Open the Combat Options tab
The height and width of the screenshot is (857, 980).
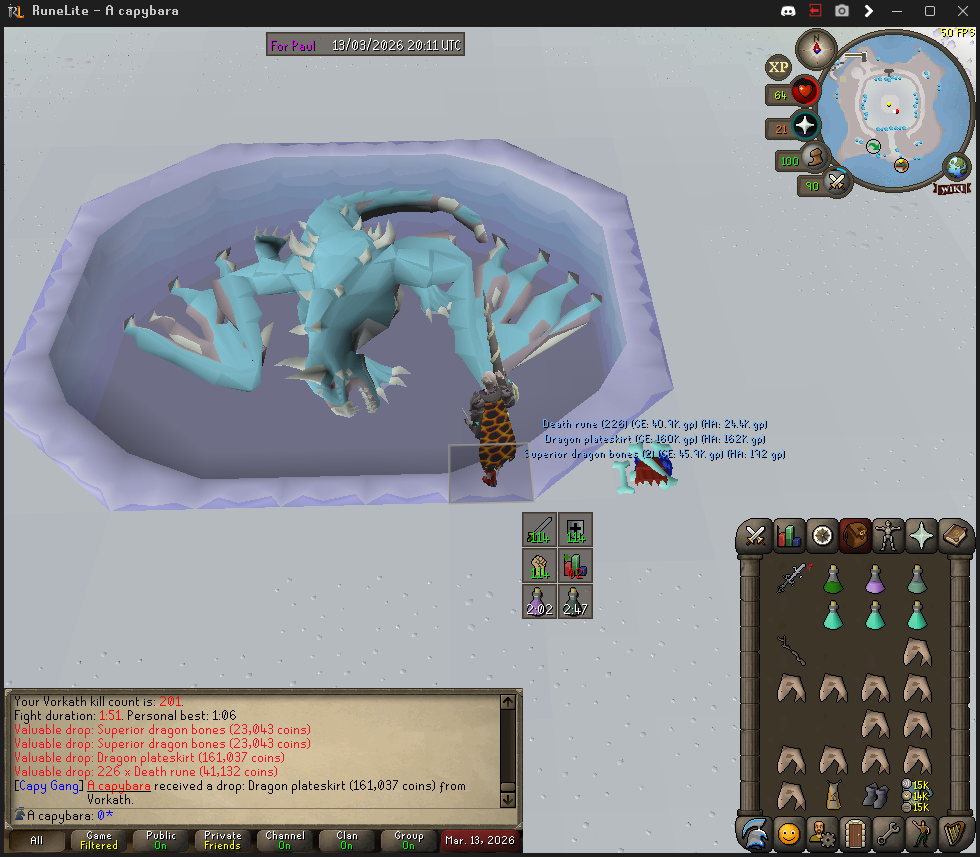coord(755,536)
